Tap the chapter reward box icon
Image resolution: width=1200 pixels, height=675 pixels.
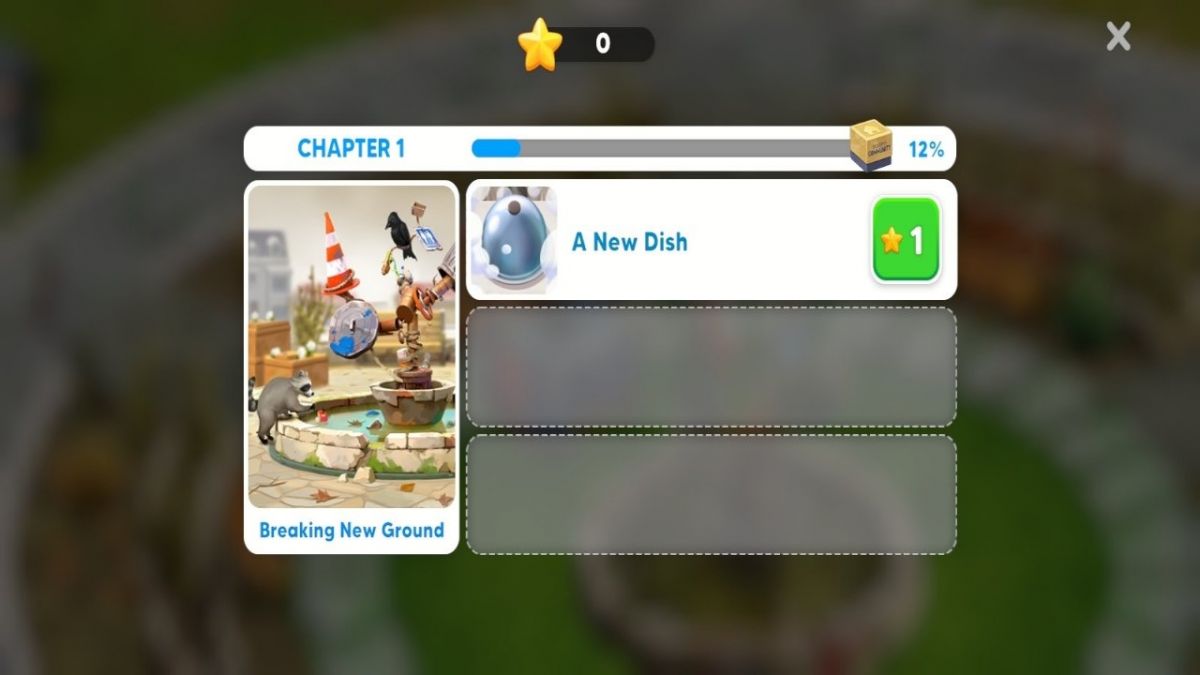pyautogui.click(x=870, y=146)
